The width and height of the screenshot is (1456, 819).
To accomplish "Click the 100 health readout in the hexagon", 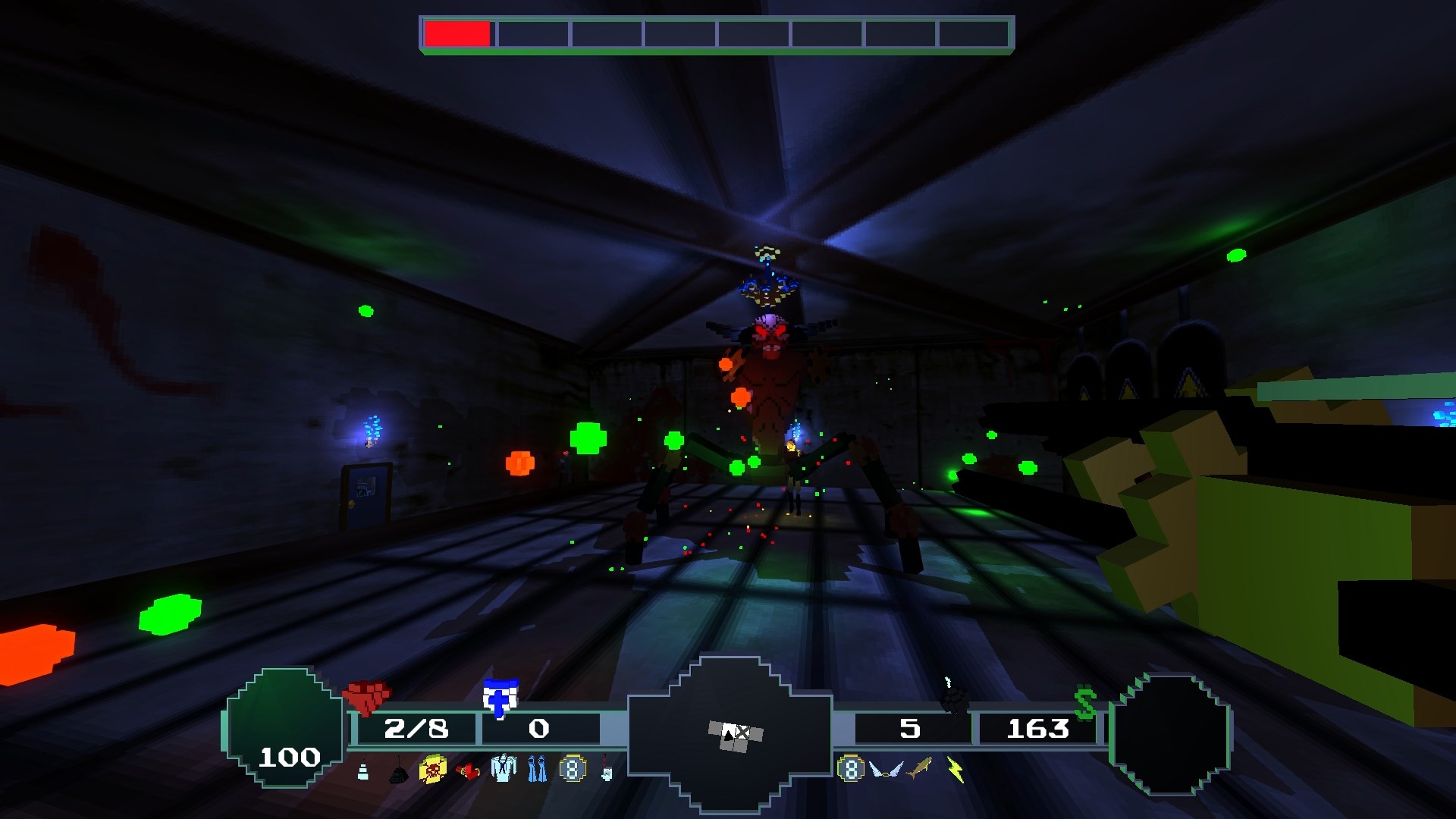I will click(x=290, y=756).
